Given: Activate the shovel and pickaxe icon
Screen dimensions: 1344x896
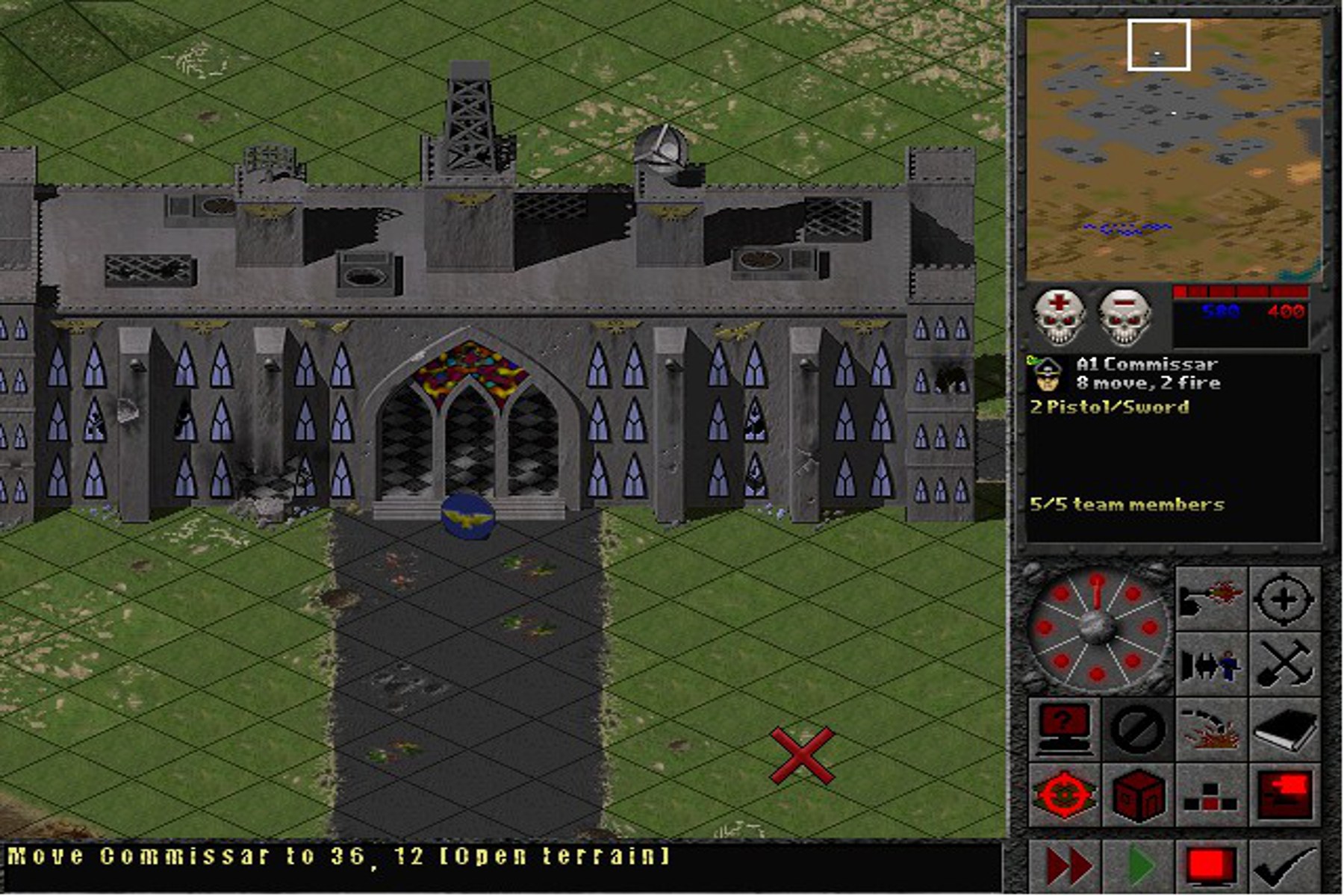Looking at the screenshot, I should [x=1284, y=663].
